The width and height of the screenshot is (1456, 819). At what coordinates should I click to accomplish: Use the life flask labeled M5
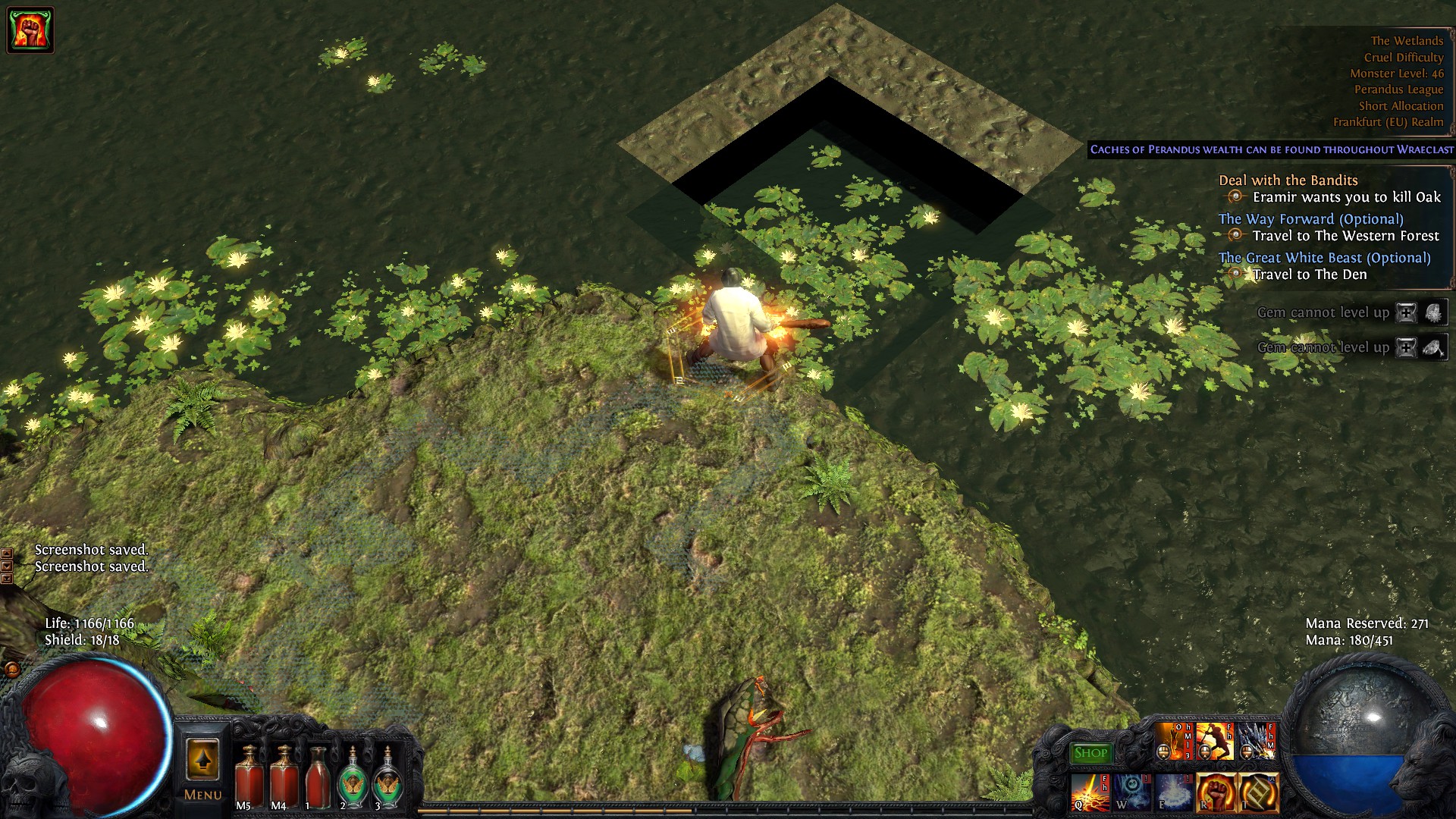(x=248, y=775)
